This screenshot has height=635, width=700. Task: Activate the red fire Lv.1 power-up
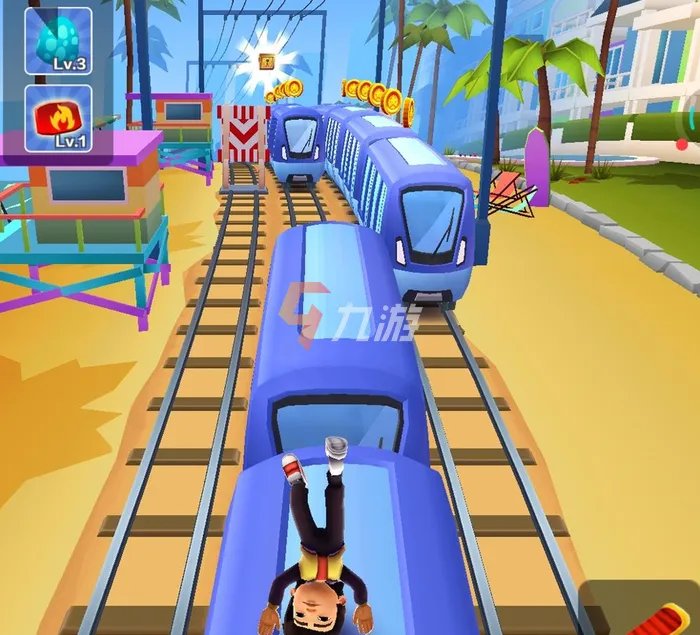coord(58,118)
